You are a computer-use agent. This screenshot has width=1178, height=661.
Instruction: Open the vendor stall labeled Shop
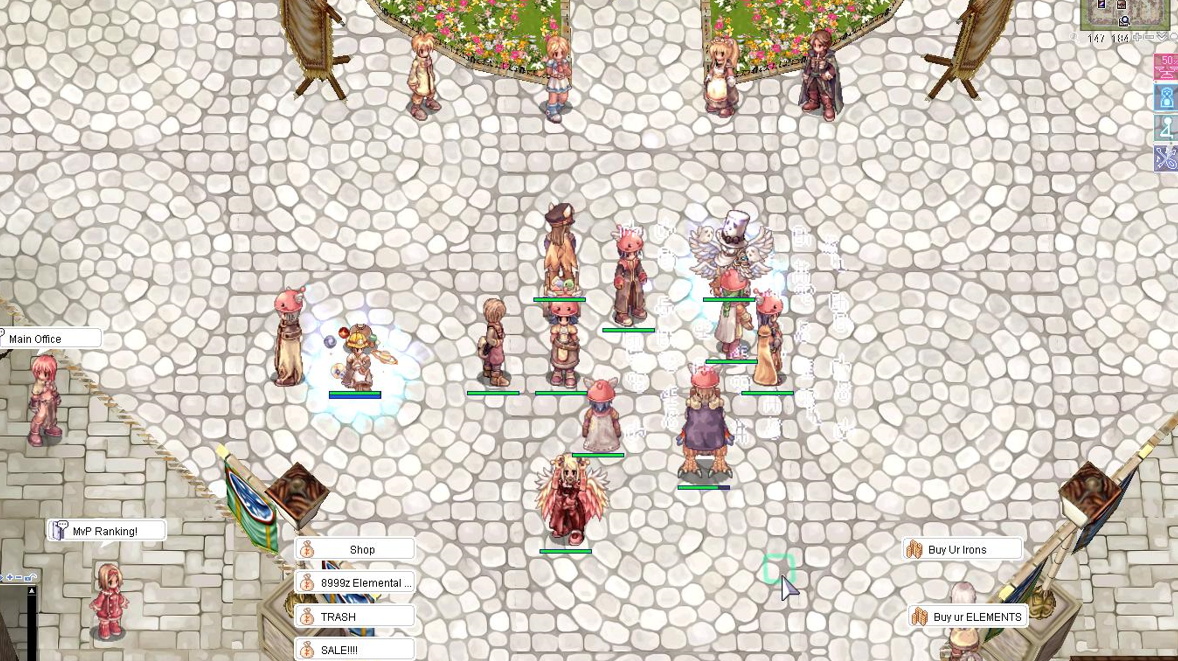(x=355, y=549)
